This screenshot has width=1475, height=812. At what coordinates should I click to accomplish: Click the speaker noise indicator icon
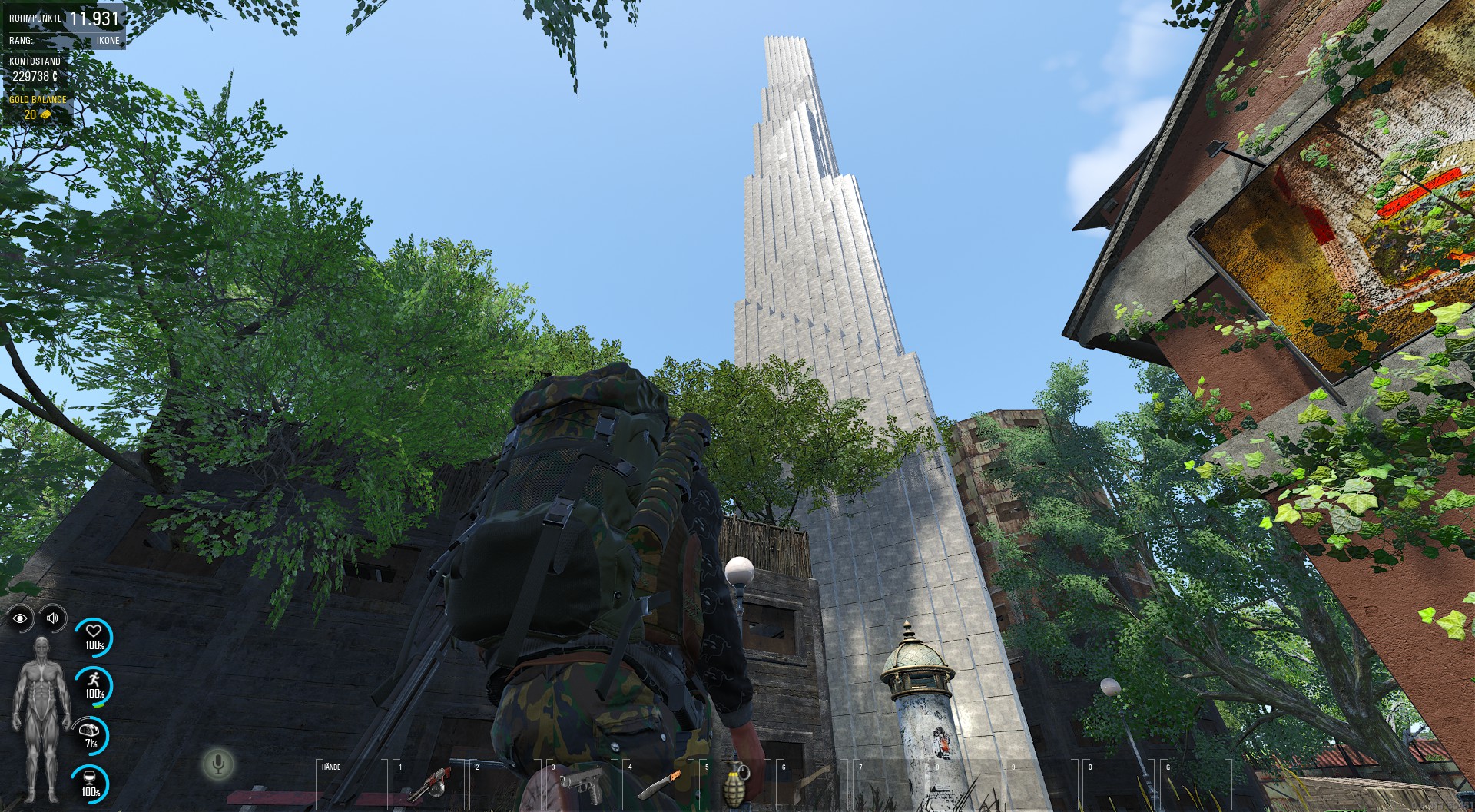coord(52,618)
